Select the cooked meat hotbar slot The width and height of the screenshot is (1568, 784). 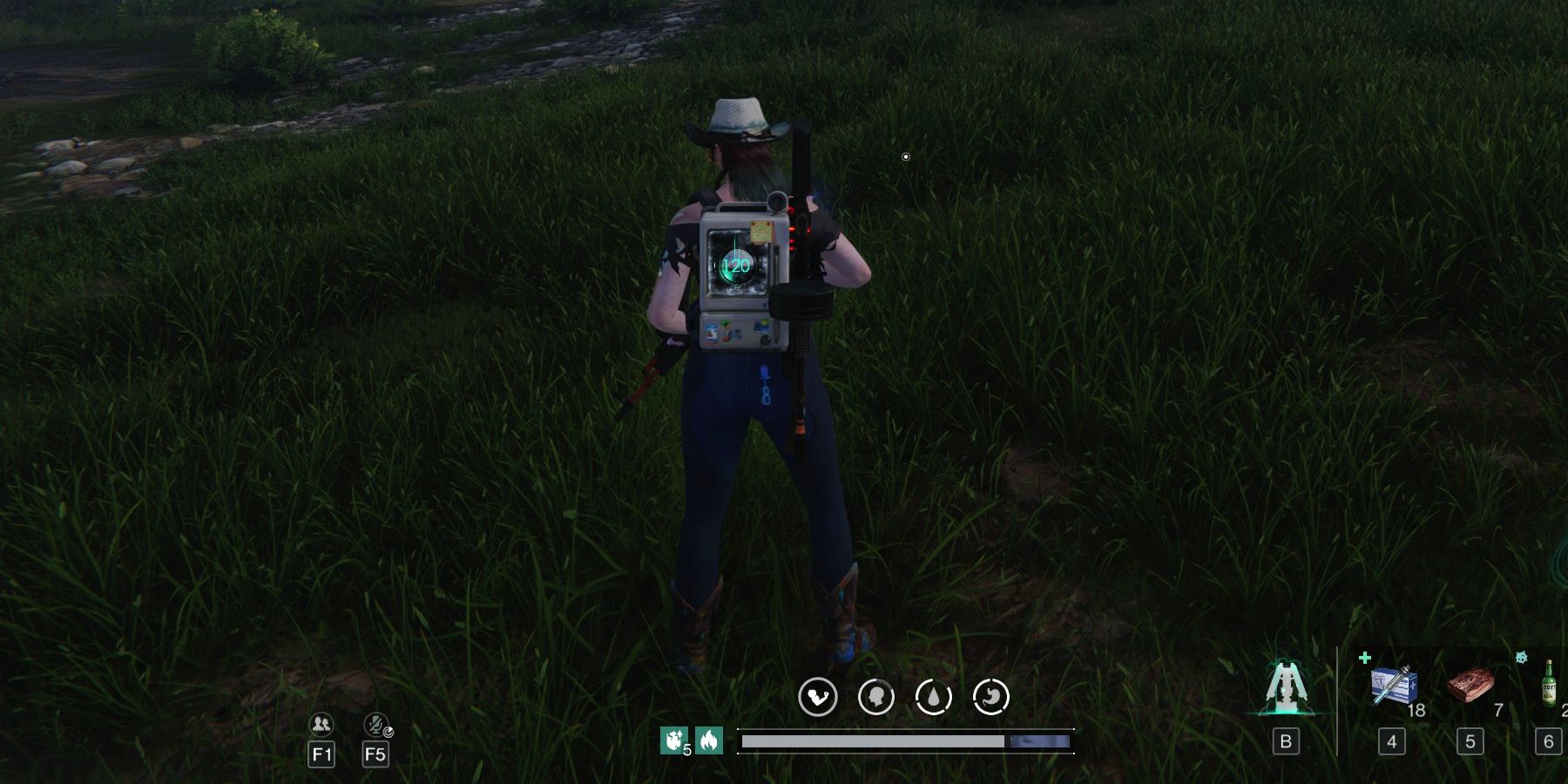click(1470, 686)
